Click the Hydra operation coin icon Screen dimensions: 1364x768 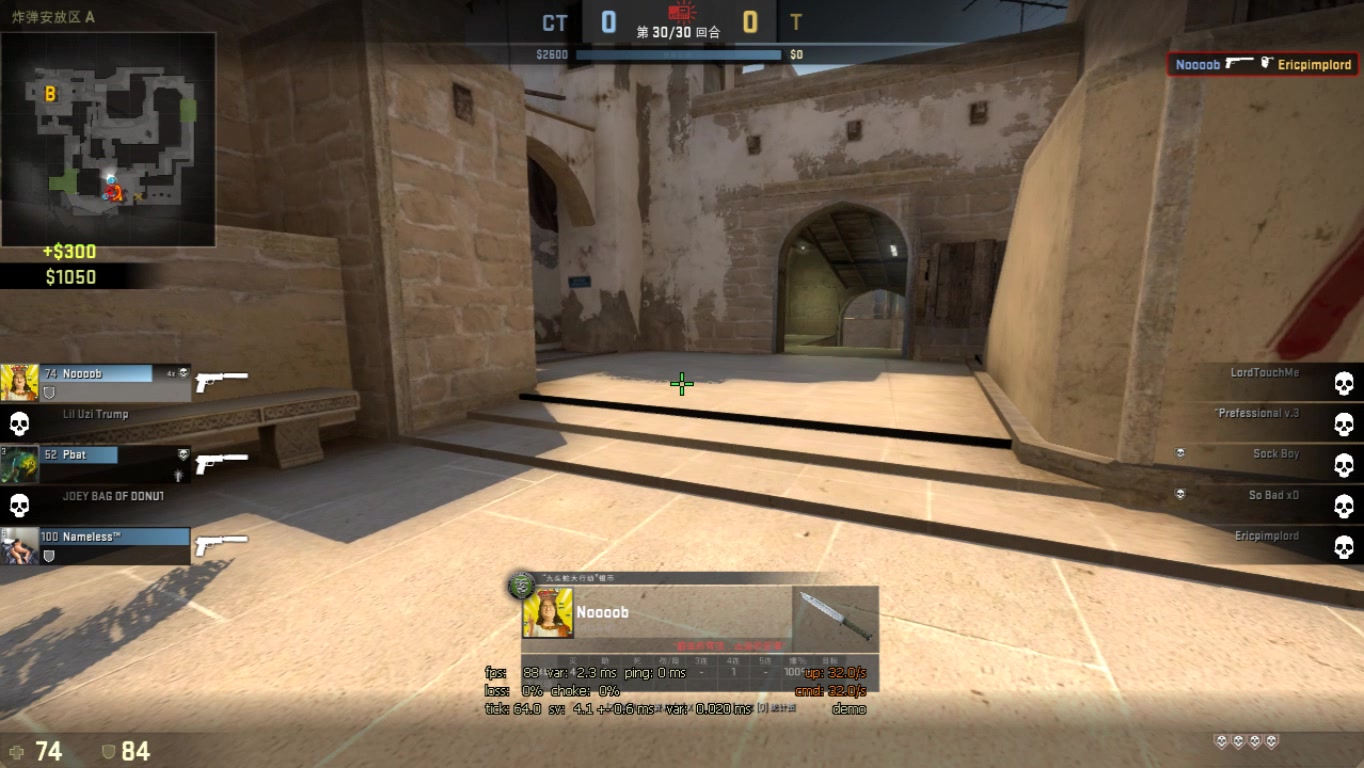click(522, 583)
